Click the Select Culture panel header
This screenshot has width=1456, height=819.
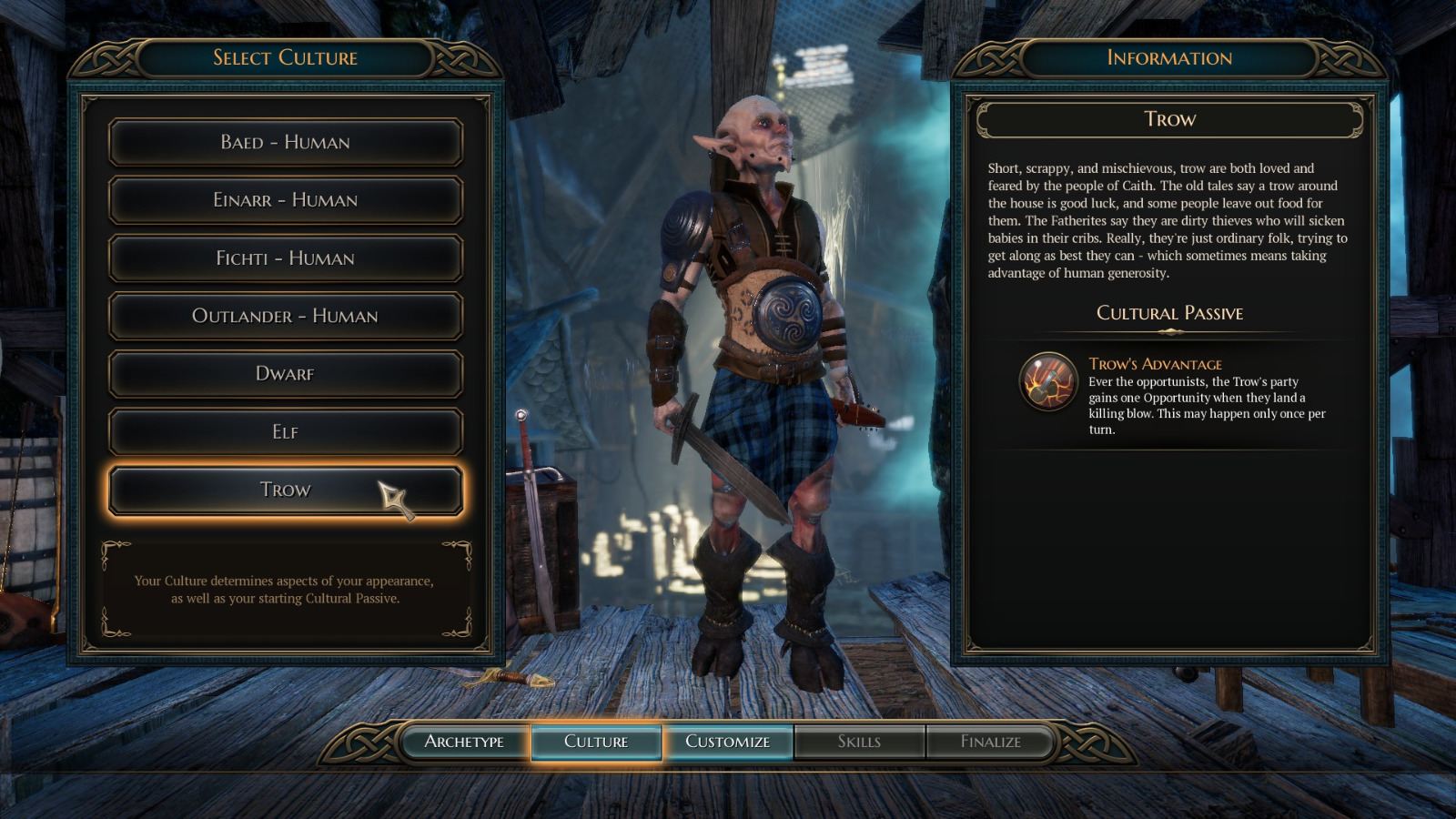click(285, 57)
